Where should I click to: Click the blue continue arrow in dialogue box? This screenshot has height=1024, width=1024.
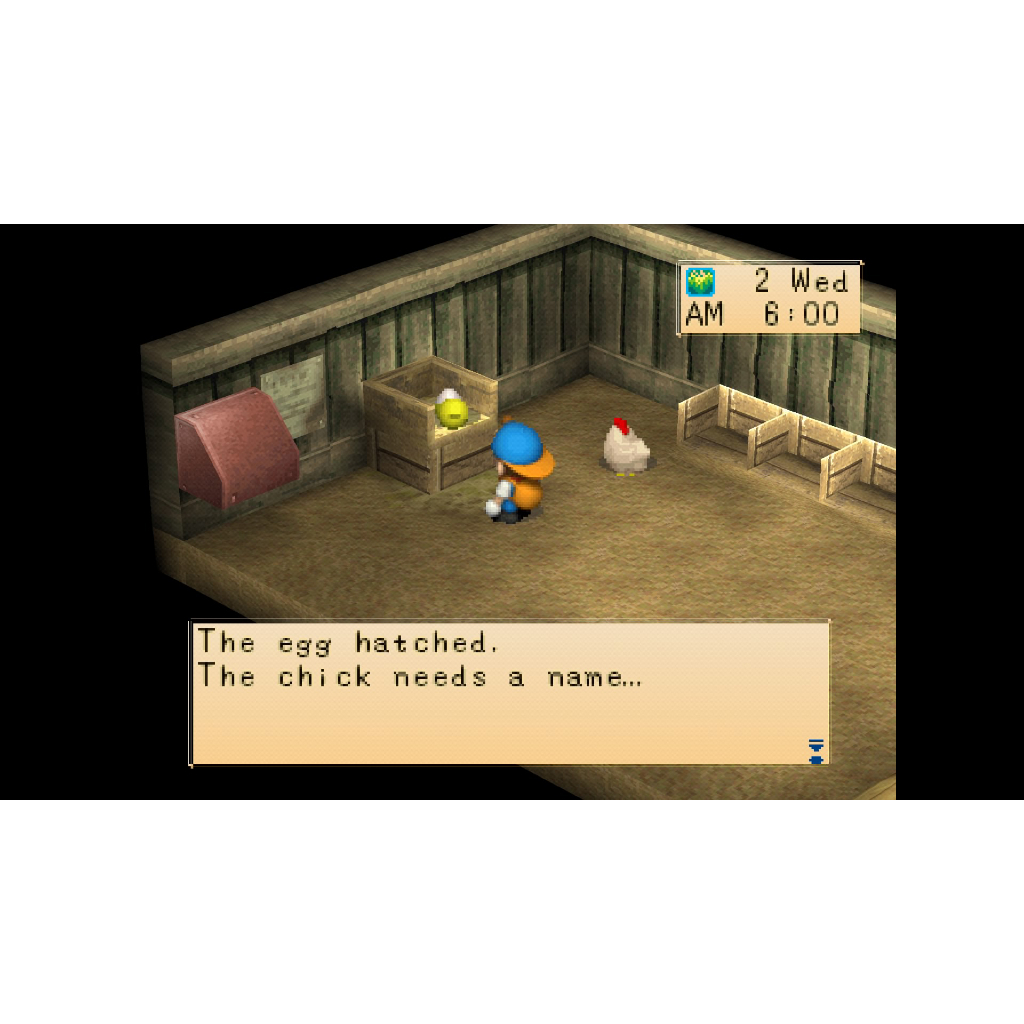816,751
